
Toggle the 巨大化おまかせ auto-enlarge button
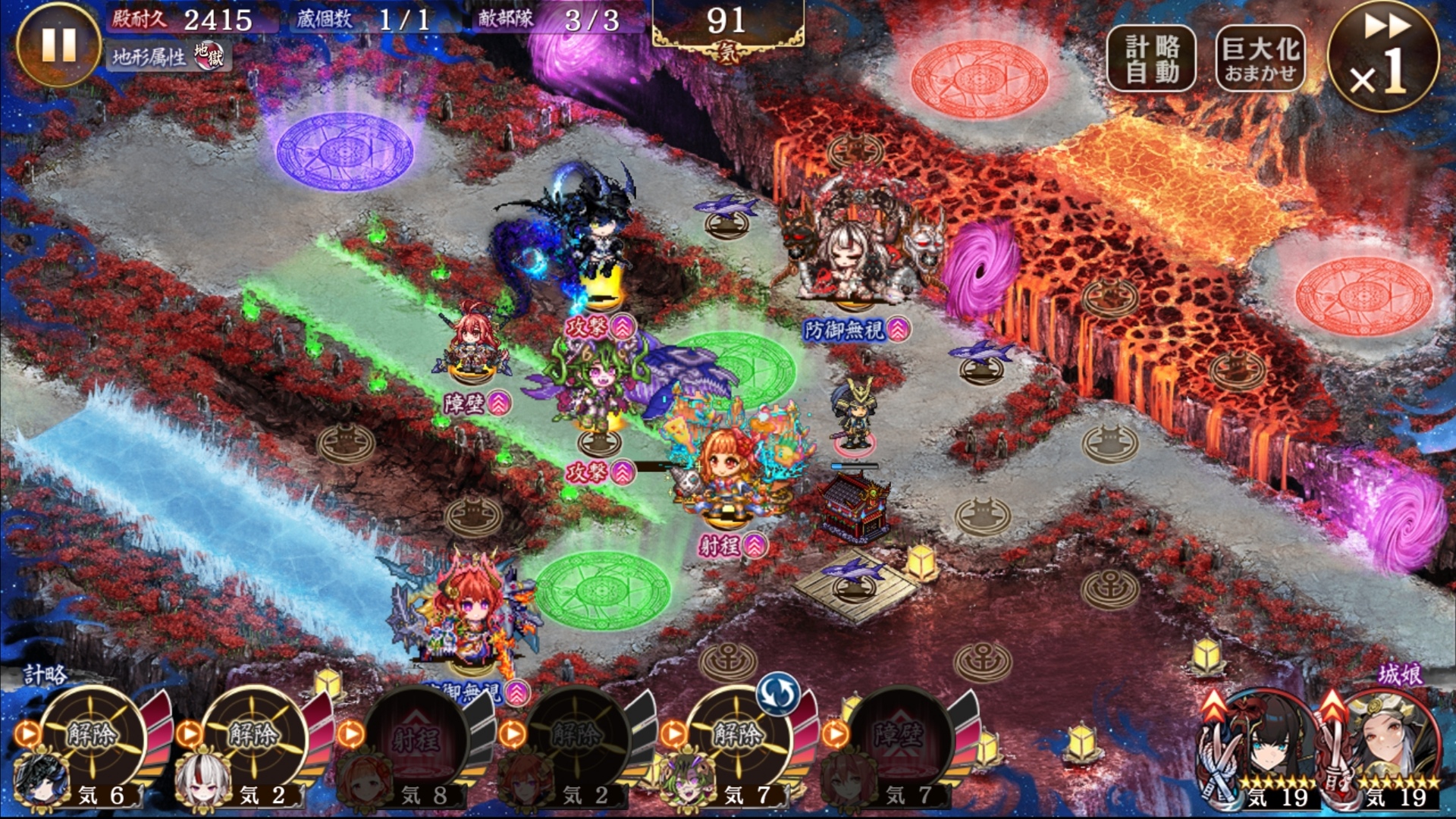(x=1260, y=59)
